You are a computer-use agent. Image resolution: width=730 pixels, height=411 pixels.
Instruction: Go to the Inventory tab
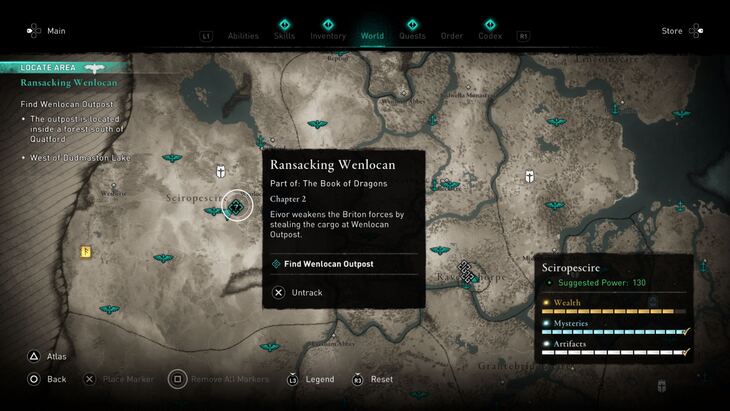pos(328,36)
